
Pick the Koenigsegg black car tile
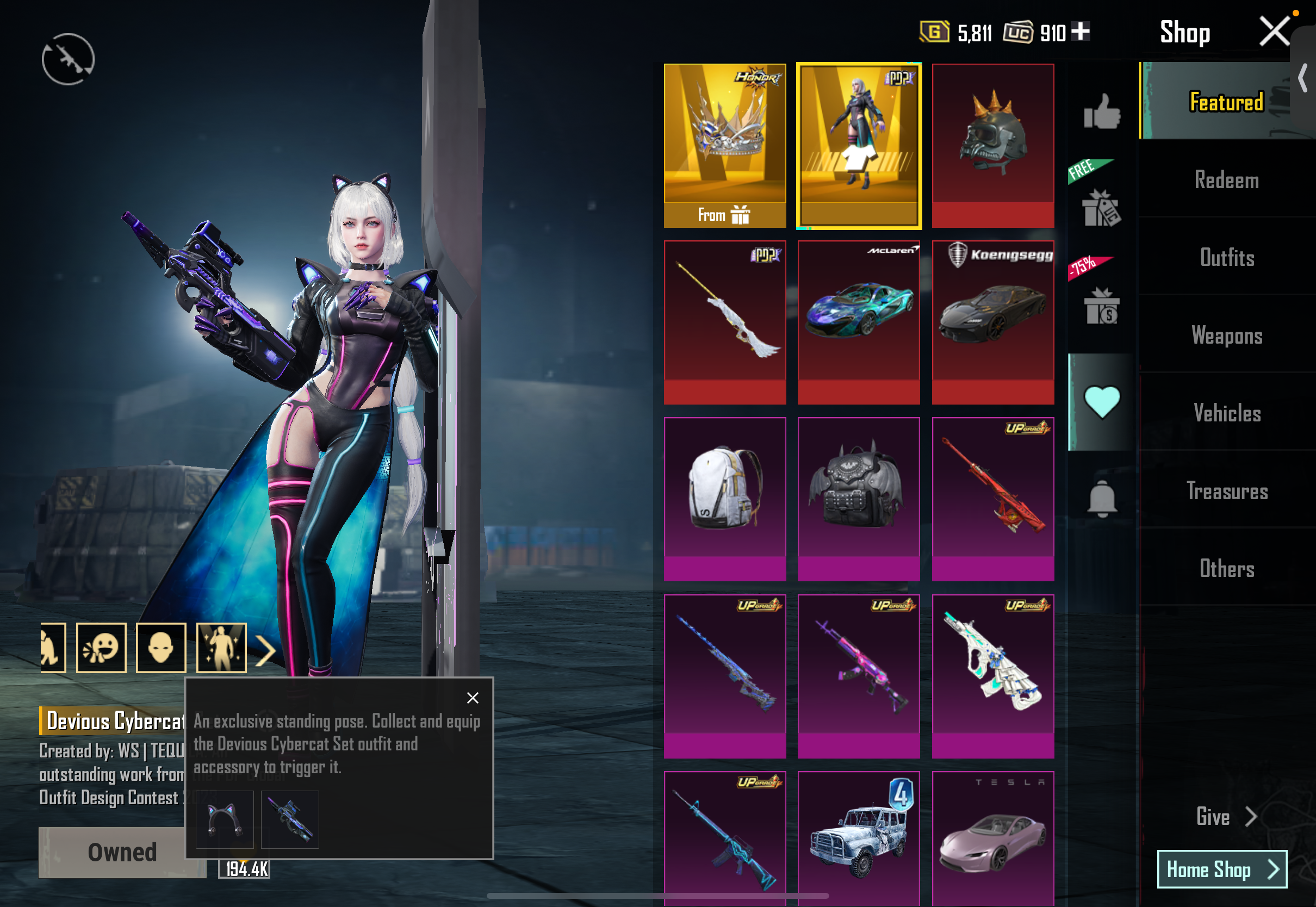[992, 322]
